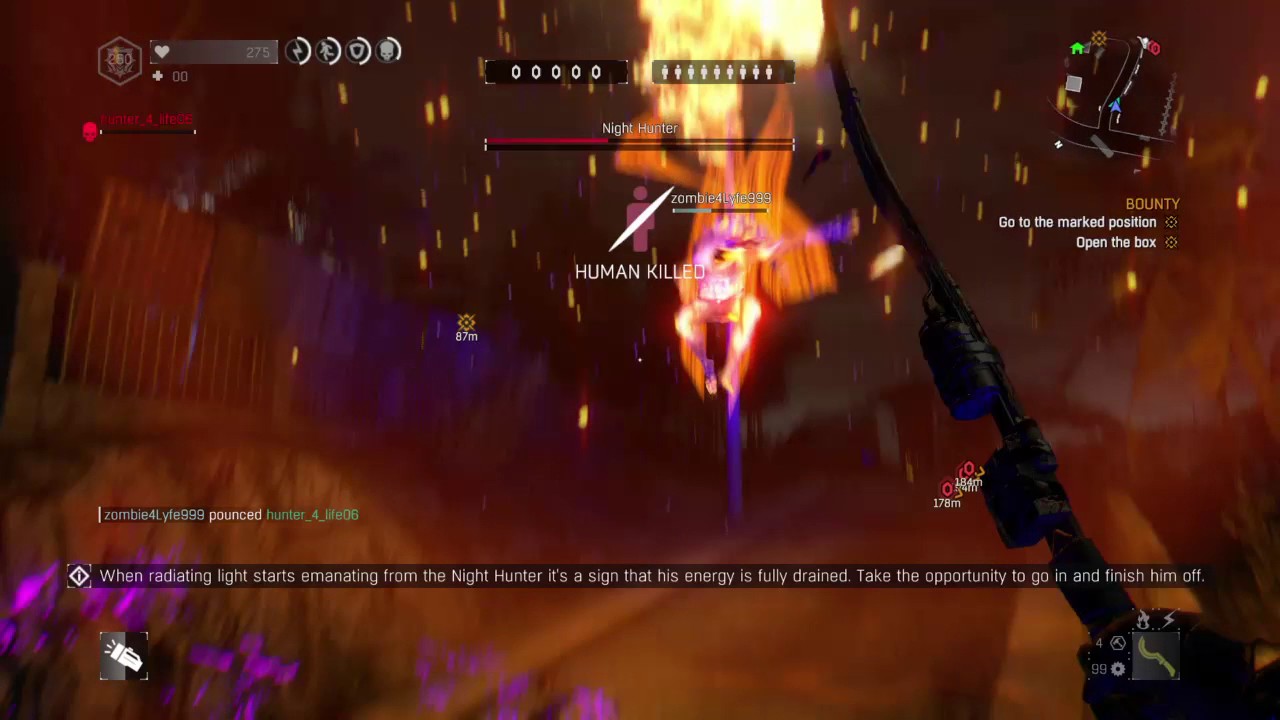This screenshot has height=720, width=1280.
Task: Click the weapon repair hammer icon
Action: click(x=1118, y=643)
